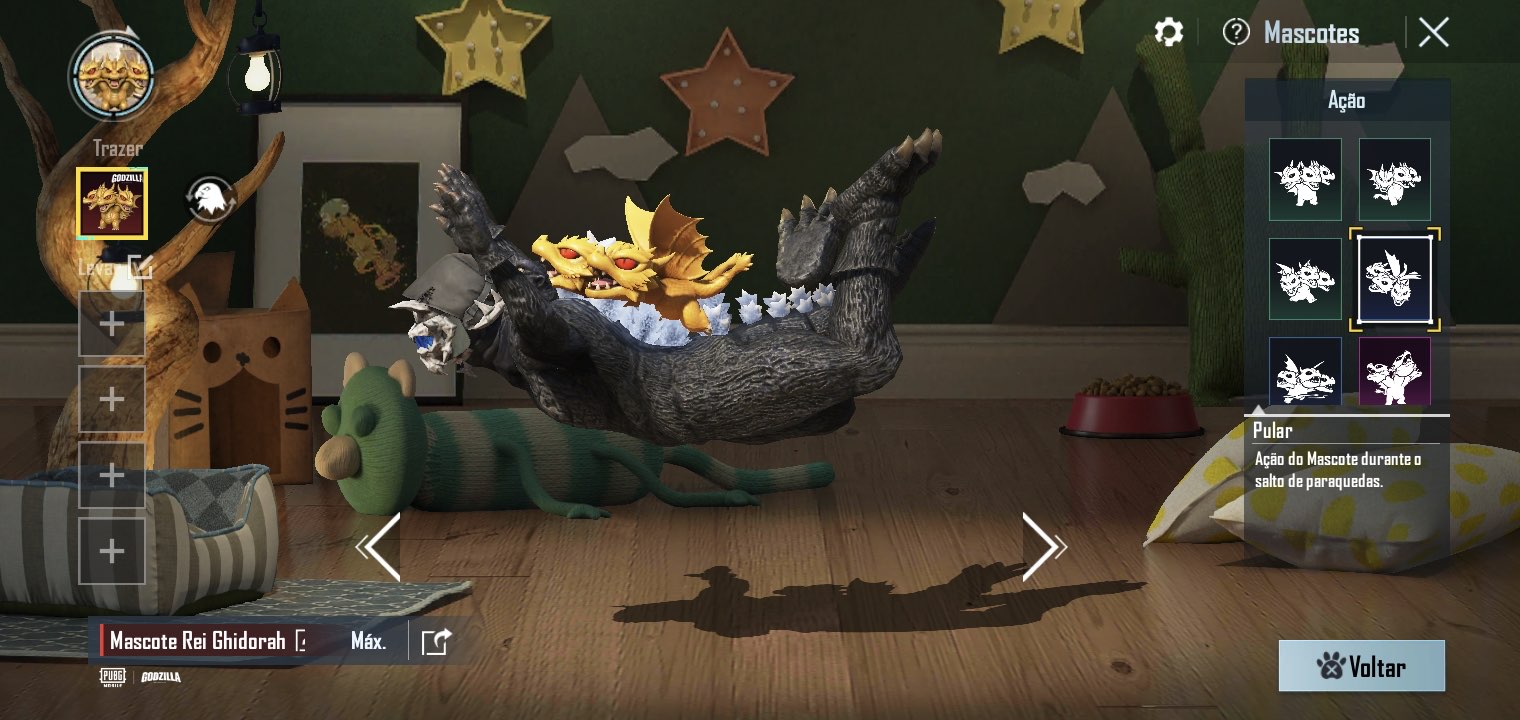Select the Godzilla Ghidorah mascot slot
The height and width of the screenshot is (720, 1520).
click(112, 203)
